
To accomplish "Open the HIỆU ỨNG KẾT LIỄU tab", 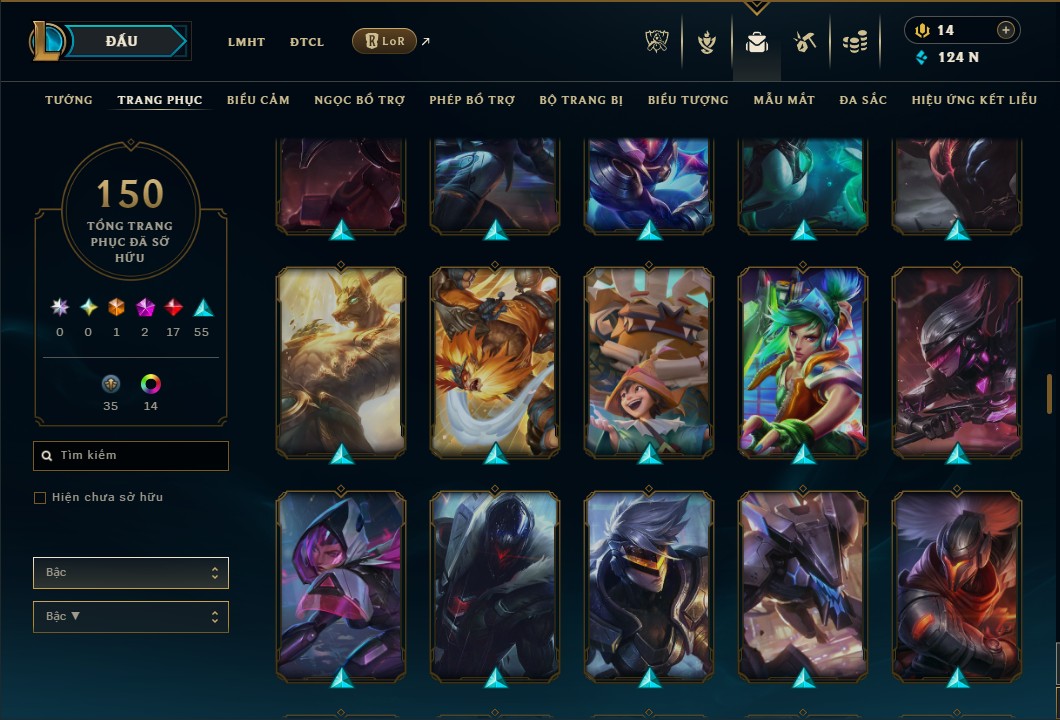I will [x=974, y=100].
